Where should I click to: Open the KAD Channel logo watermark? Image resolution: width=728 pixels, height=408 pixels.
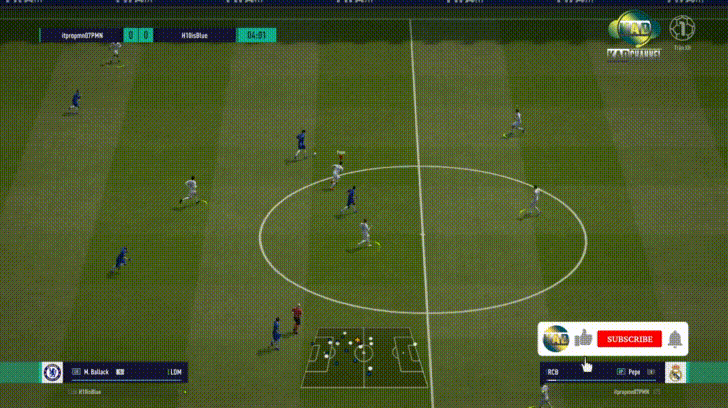click(x=632, y=35)
